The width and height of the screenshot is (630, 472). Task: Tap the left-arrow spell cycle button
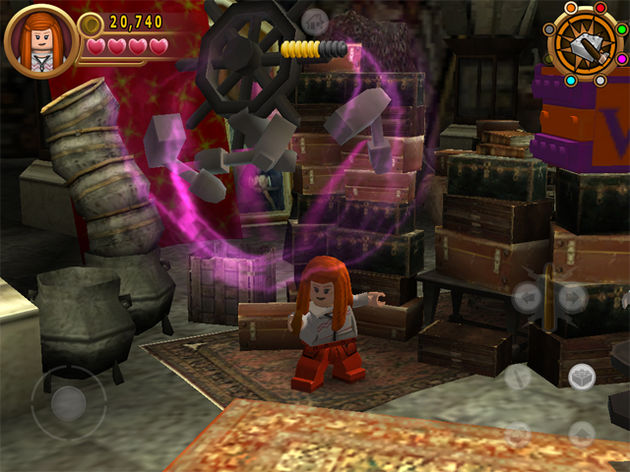pyautogui.click(x=526, y=297)
